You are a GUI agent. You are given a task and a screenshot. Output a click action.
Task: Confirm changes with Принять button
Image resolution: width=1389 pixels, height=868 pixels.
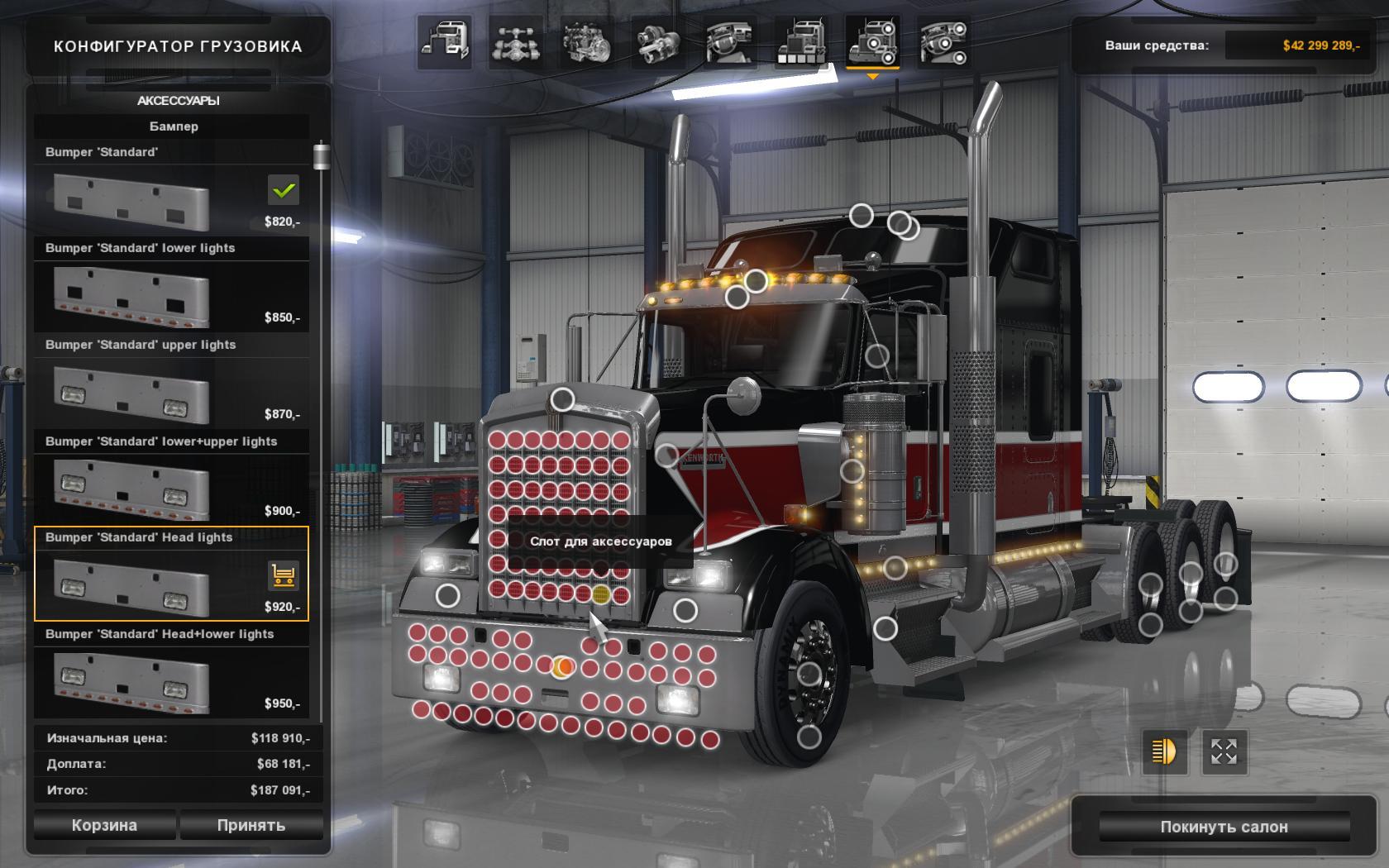251,825
